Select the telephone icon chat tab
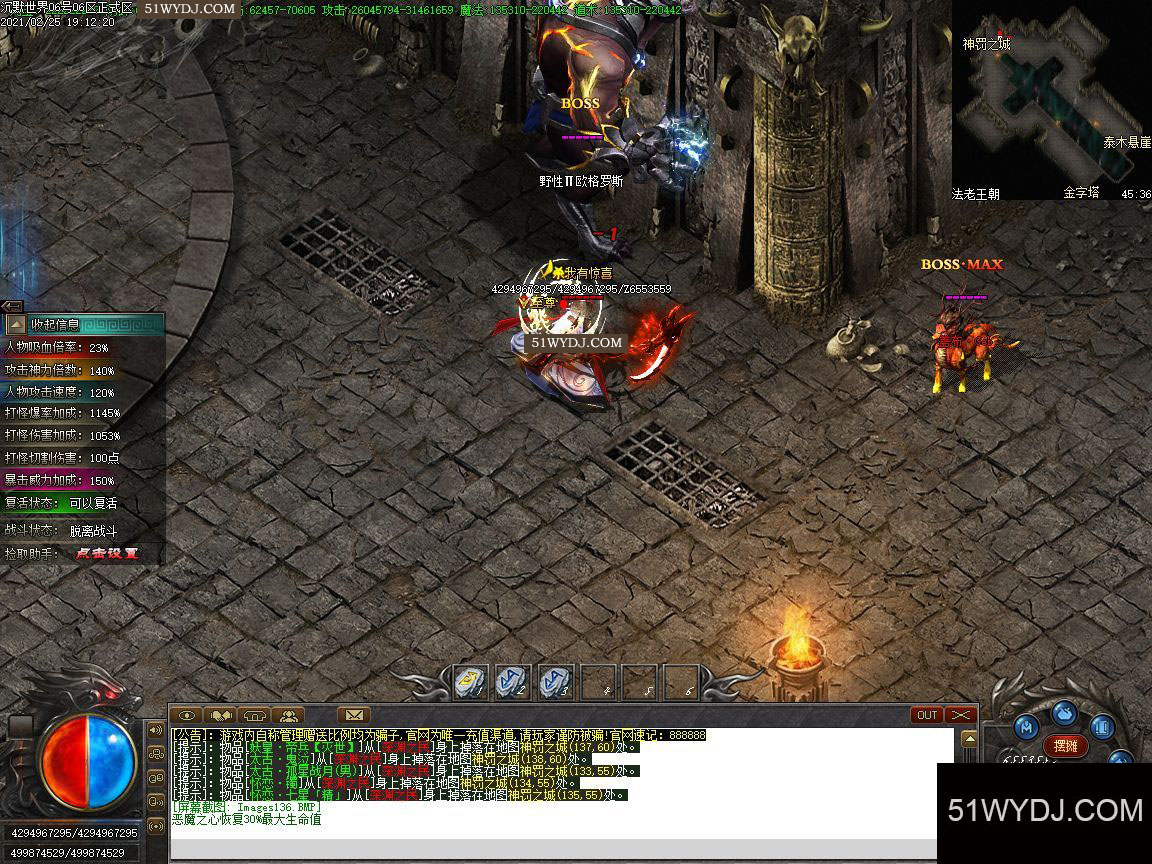The height and width of the screenshot is (864, 1152). (x=255, y=715)
